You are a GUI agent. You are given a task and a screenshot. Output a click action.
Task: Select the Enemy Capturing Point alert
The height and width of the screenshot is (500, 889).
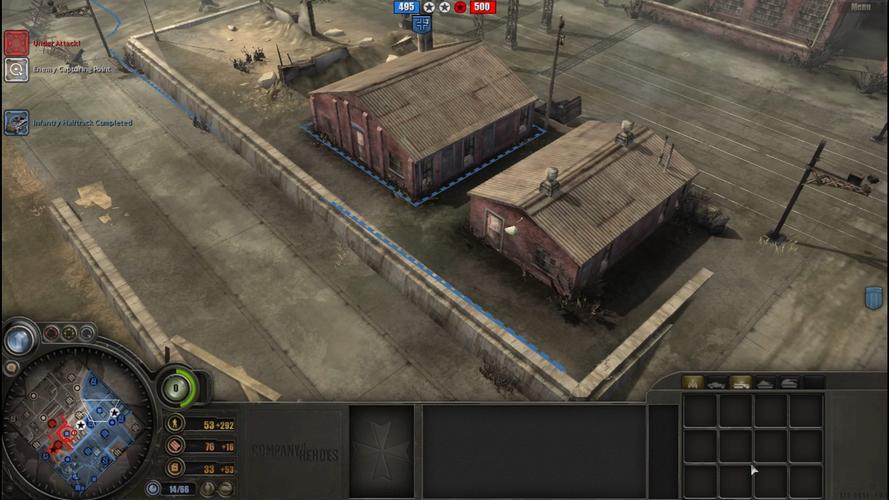pos(16,69)
